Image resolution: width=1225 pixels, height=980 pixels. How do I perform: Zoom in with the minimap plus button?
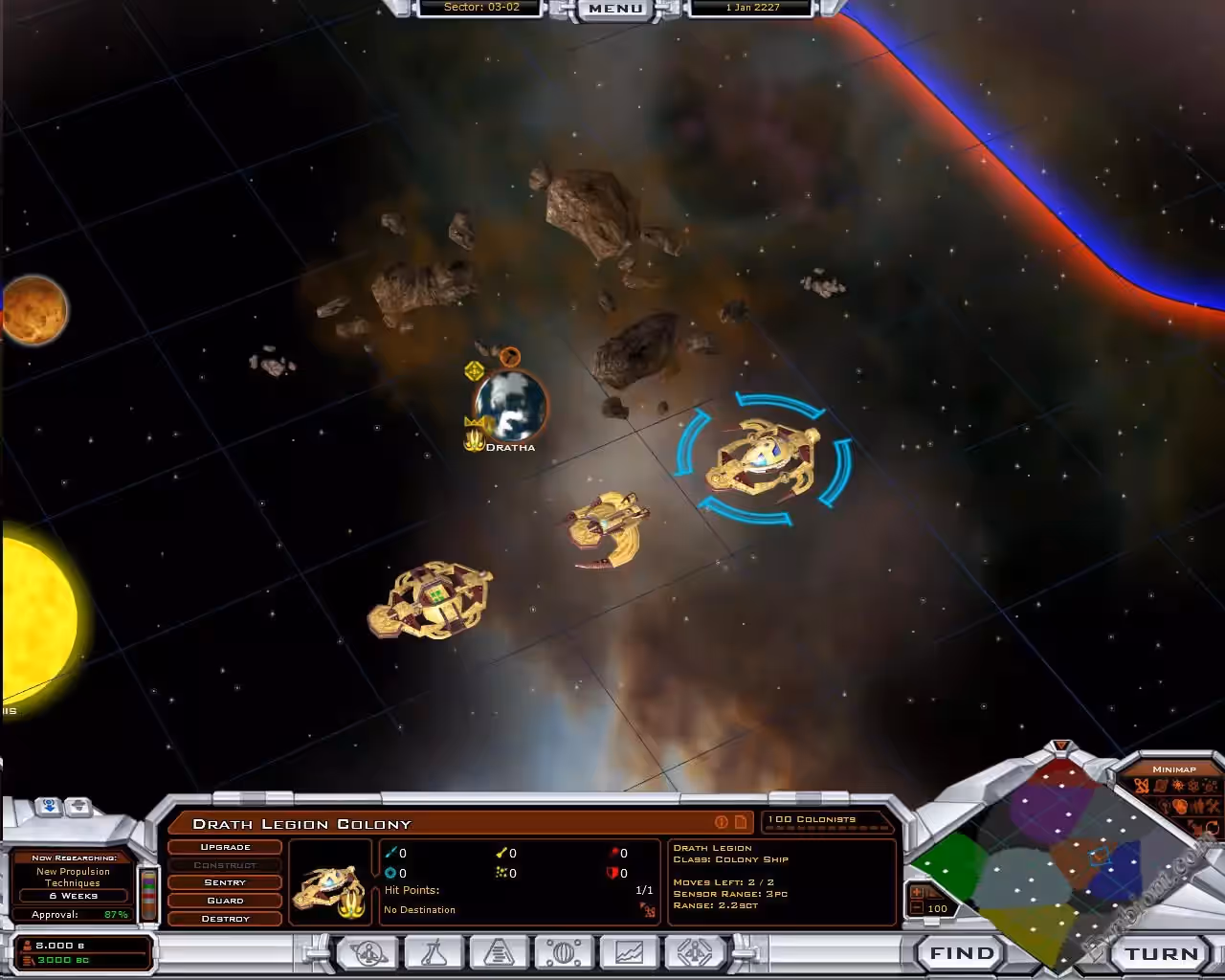click(x=917, y=892)
